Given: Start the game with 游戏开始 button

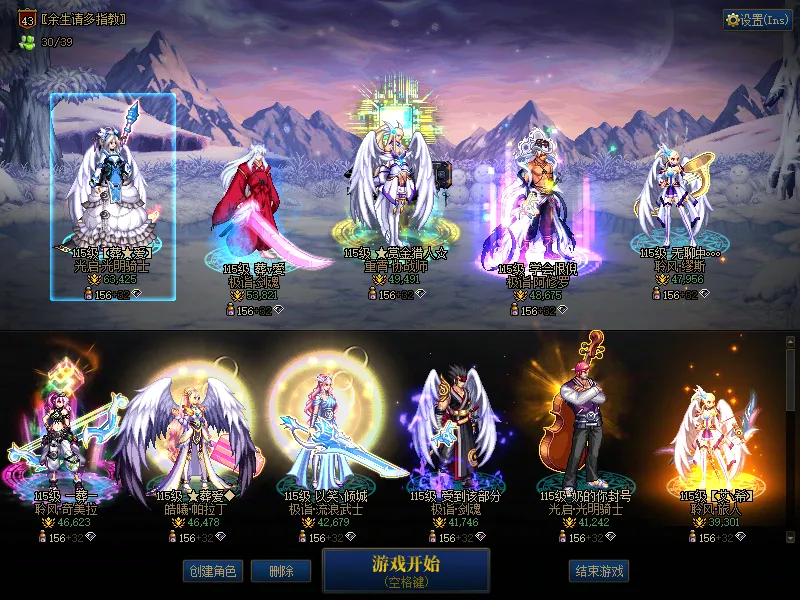Looking at the screenshot, I should point(406,570).
